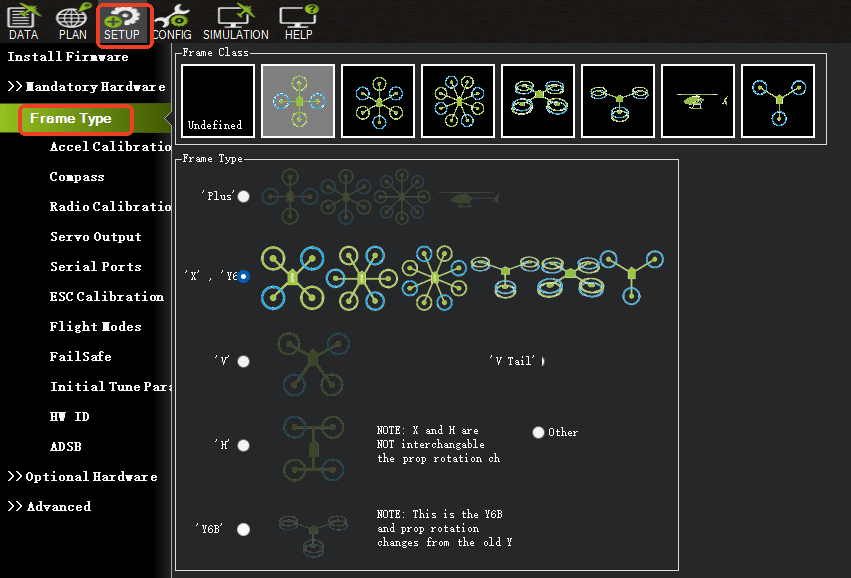Open the DATA screen
This screenshot has width=851, height=578.
[x=22, y=22]
